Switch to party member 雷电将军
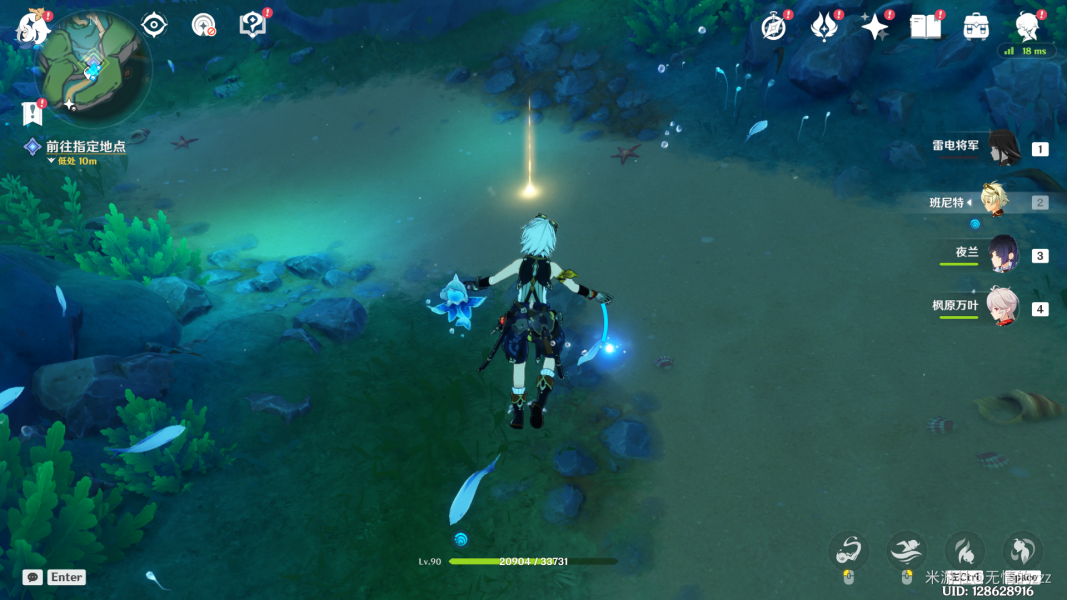This screenshot has height=600, width=1067. tap(1002, 148)
